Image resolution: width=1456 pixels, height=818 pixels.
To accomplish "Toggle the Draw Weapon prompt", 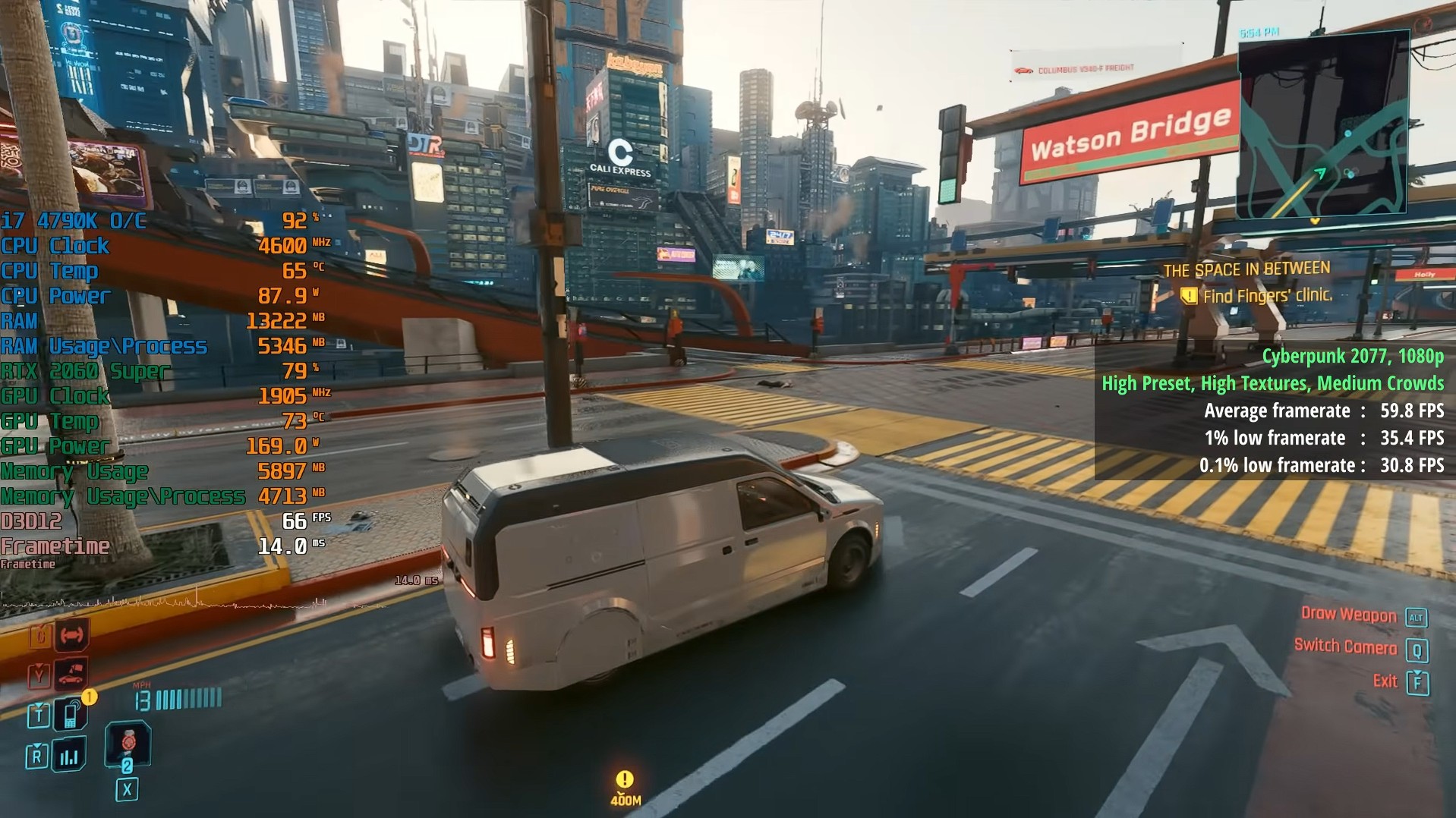I will coord(1348,615).
